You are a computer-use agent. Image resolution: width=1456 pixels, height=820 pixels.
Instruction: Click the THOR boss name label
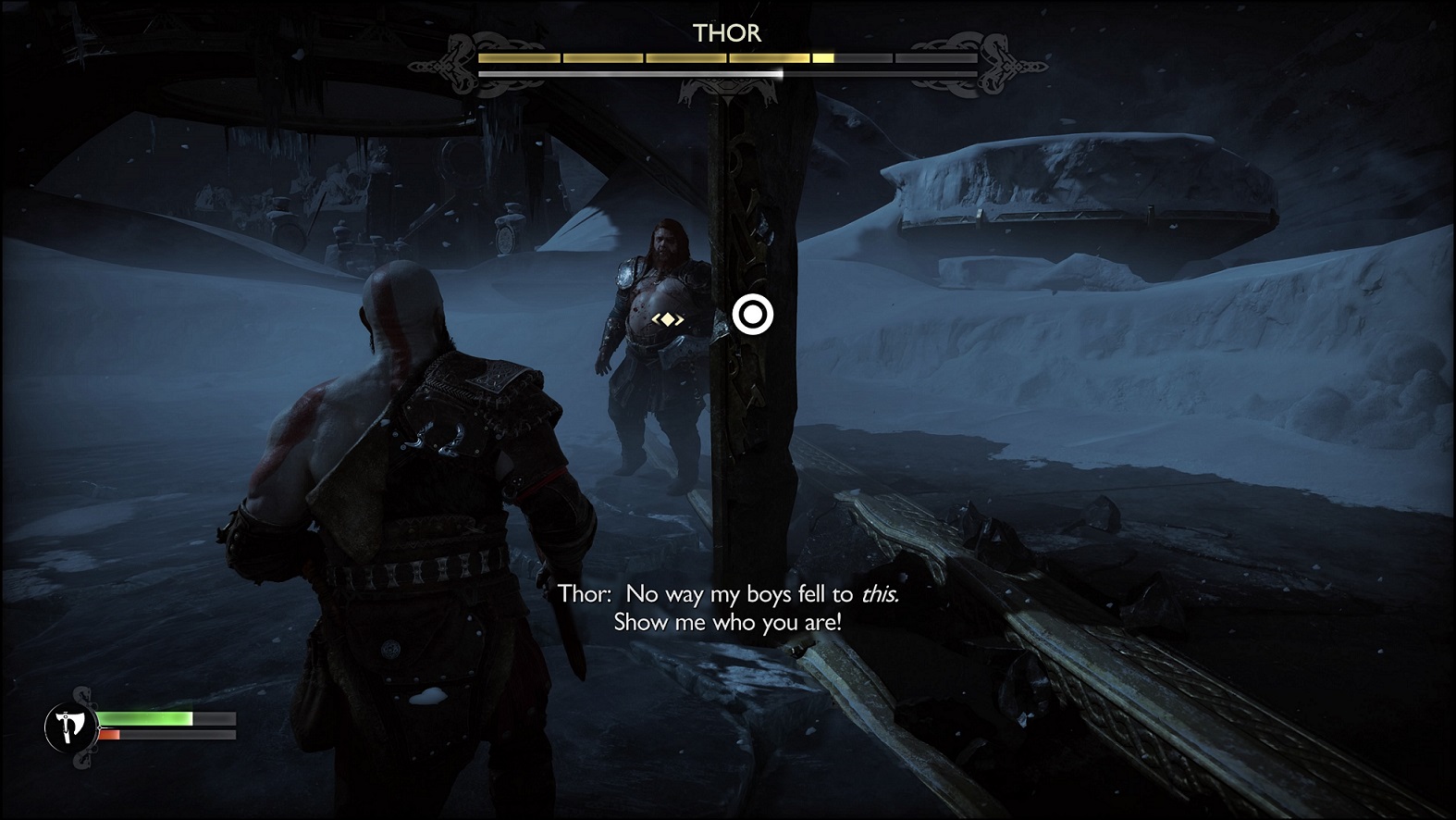click(x=726, y=33)
